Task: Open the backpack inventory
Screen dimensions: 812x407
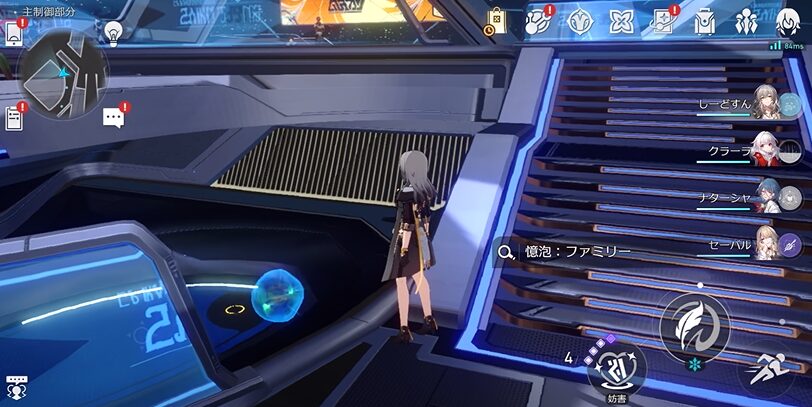Action: tap(704, 21)
